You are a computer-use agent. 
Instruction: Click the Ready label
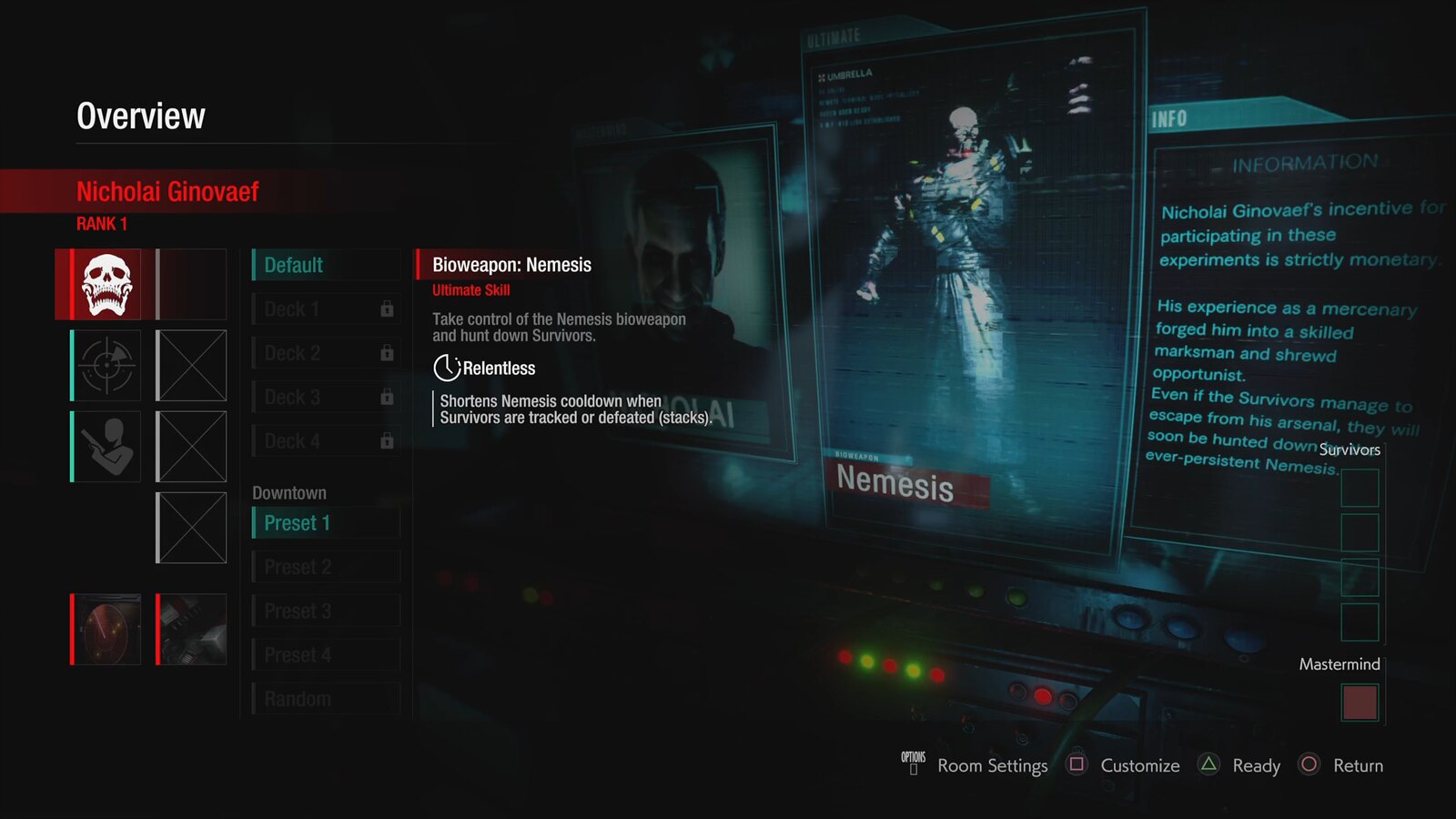tap(1256, 766)
